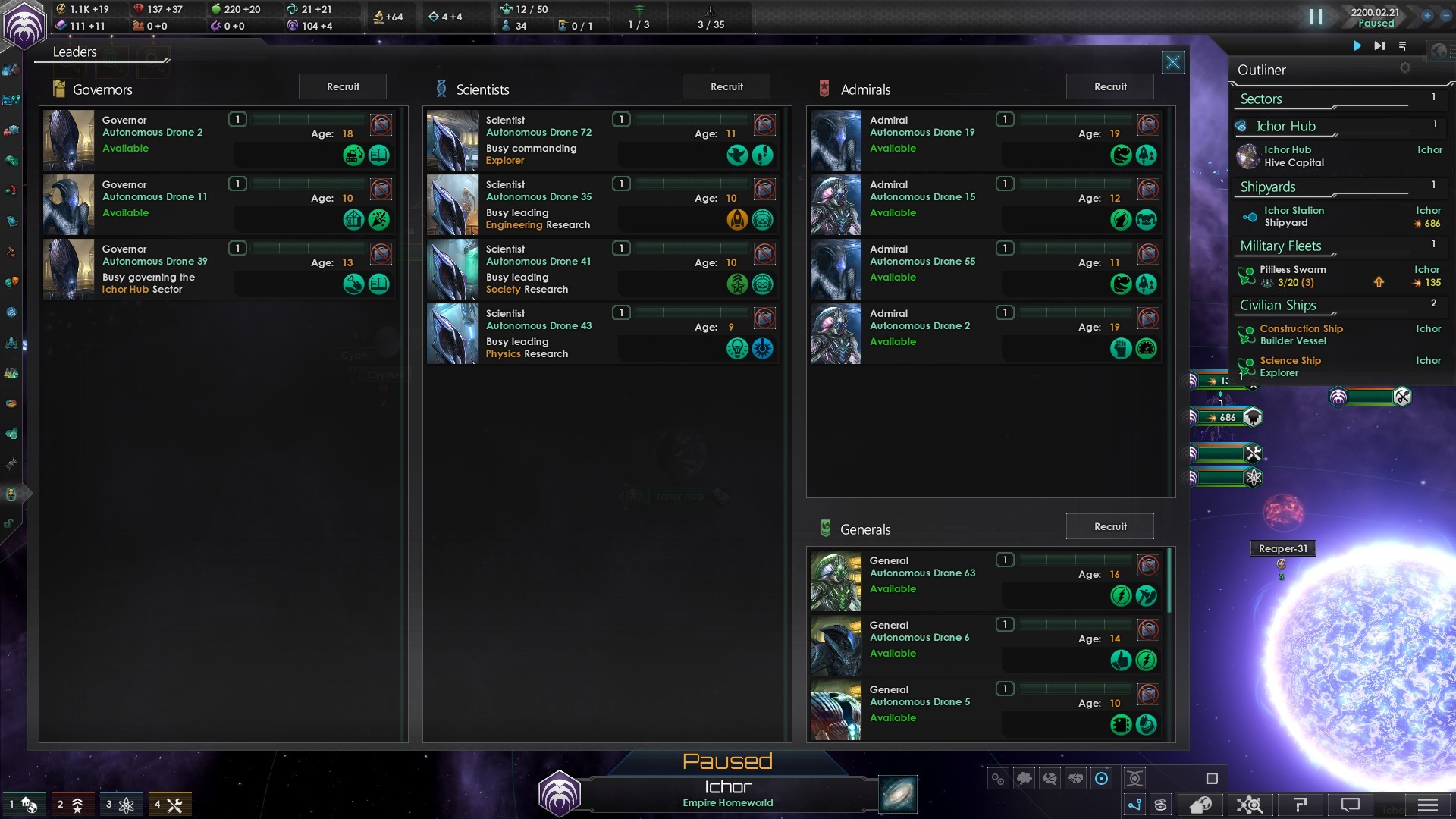Viewport: 1456px width, 819px height.
Task: Select Governor Autonomous Drone 2
Action: point(152,132)
